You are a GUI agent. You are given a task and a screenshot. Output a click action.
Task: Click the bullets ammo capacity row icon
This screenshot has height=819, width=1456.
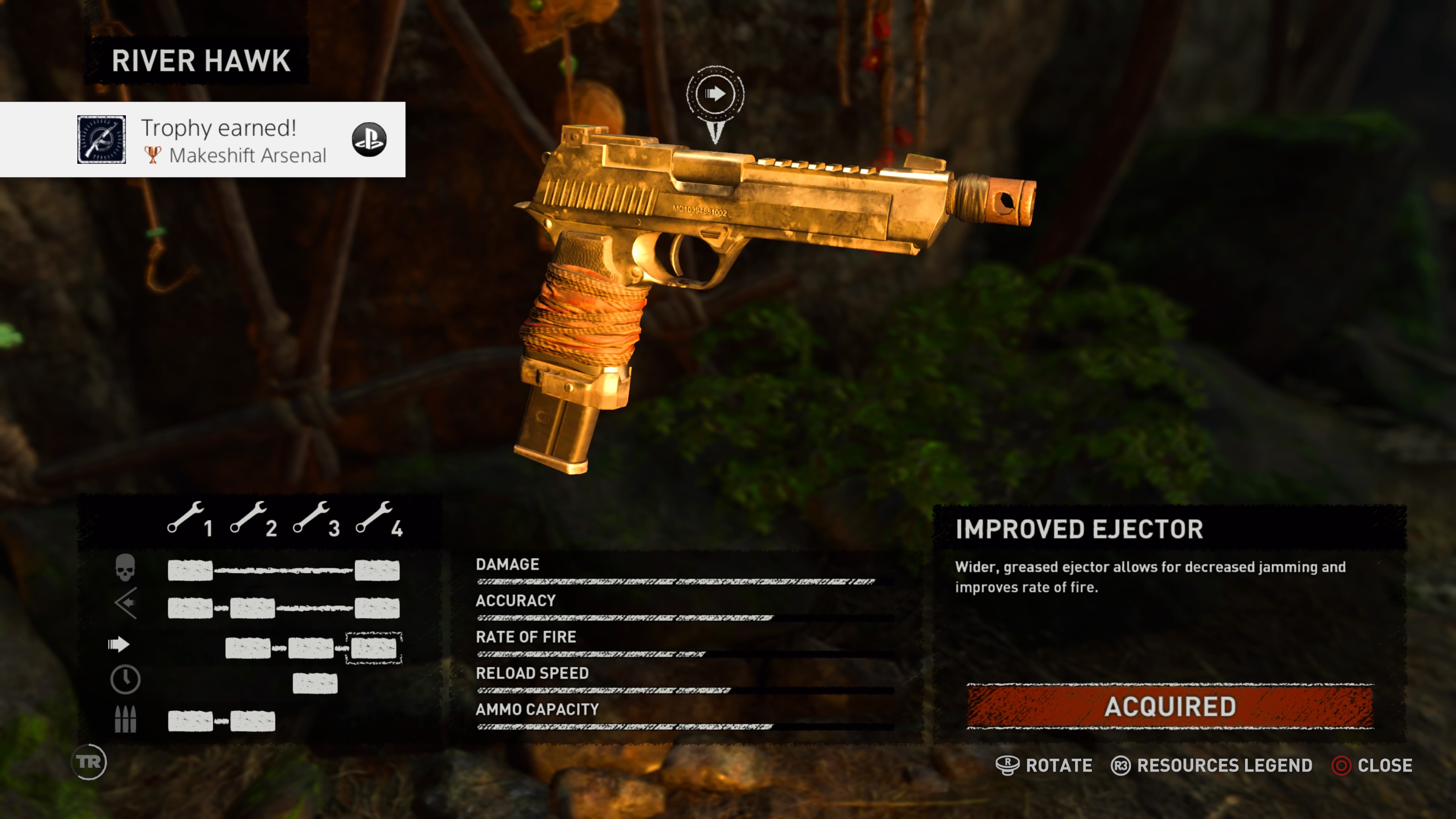[125, 719]
